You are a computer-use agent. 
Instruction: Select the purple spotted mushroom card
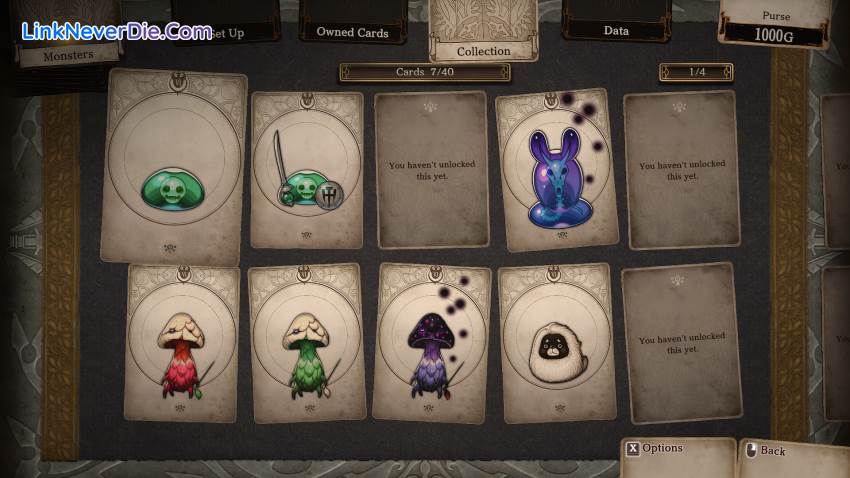(x=432, y=342)
